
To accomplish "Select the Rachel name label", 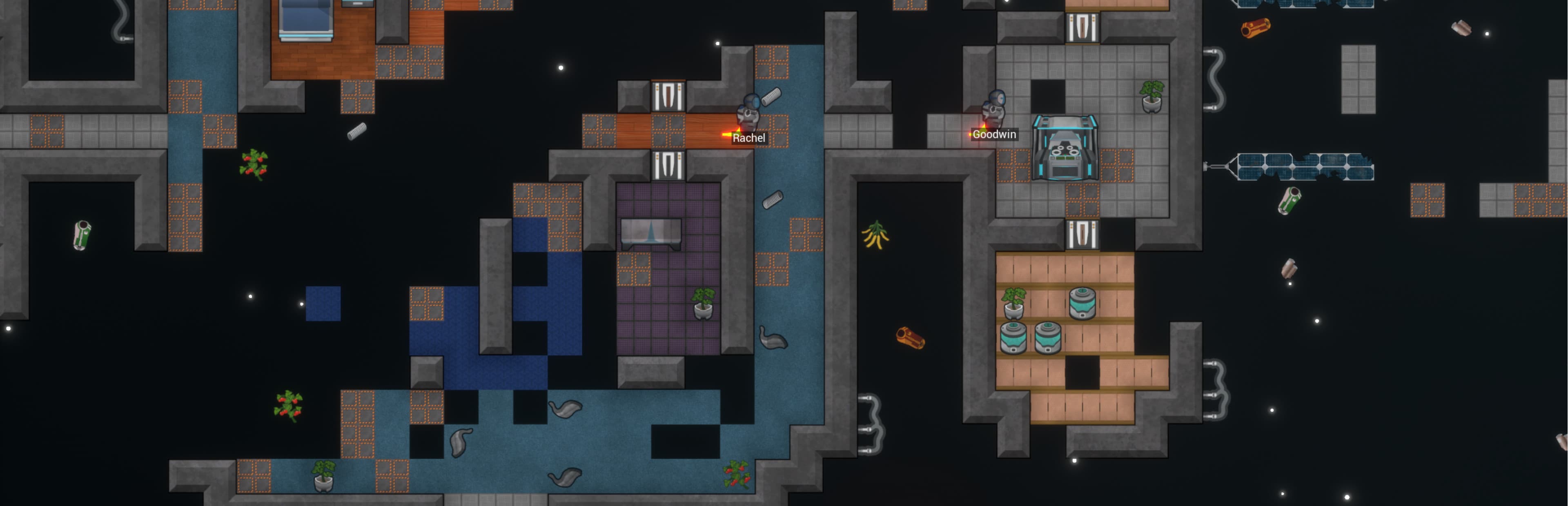I will [x=749, y=138].
